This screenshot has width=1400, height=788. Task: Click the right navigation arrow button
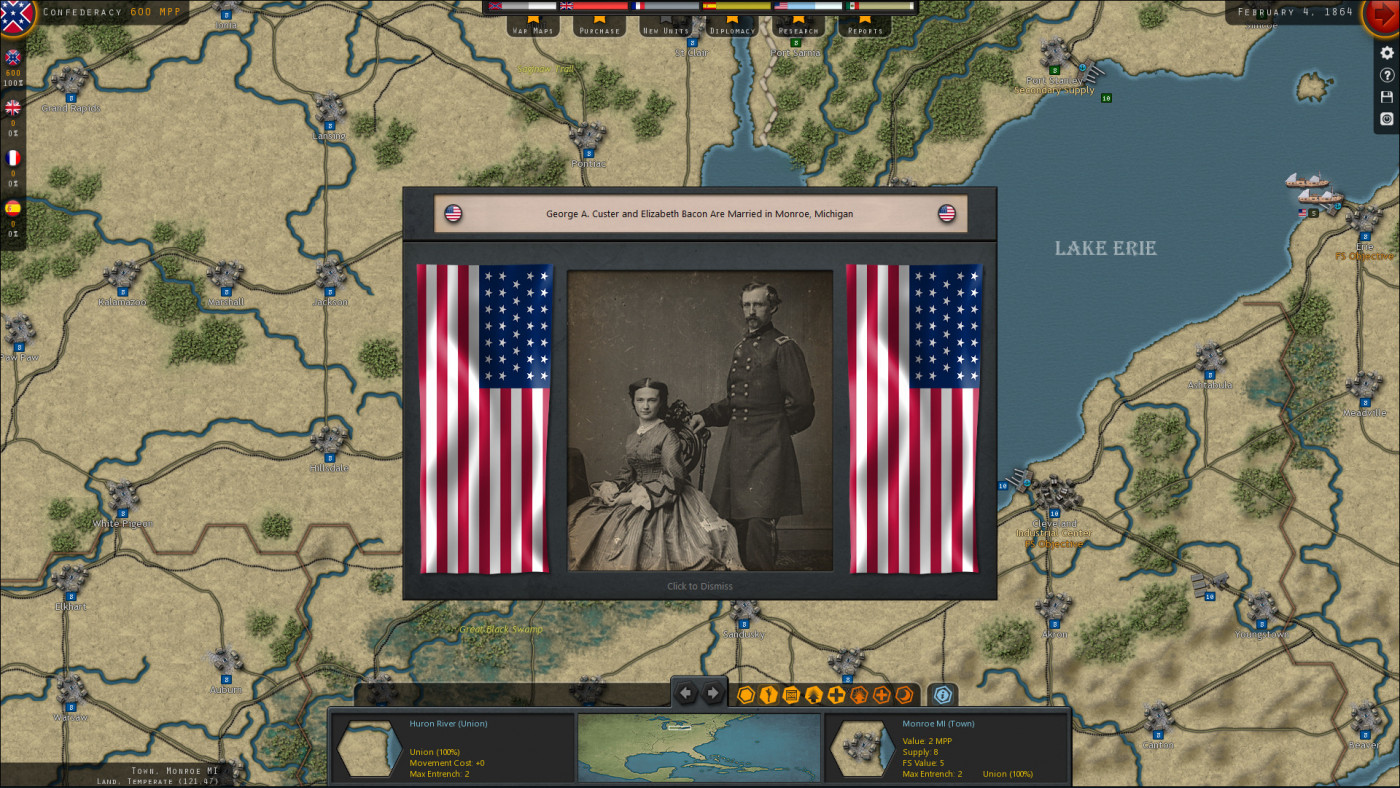click(x=713, y=691)
